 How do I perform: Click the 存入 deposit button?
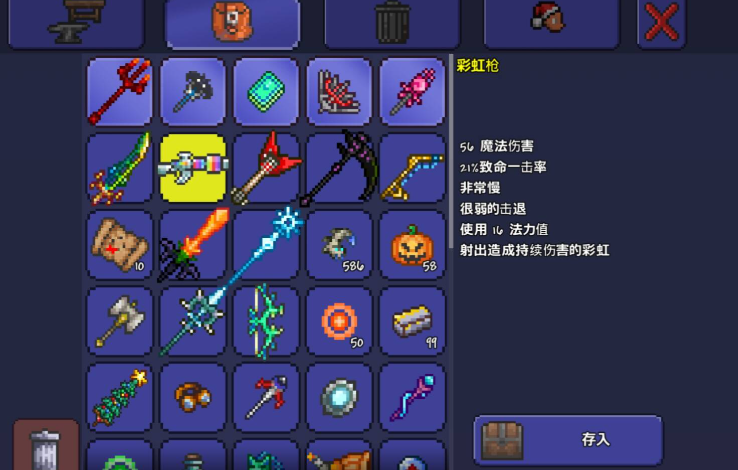568,439
